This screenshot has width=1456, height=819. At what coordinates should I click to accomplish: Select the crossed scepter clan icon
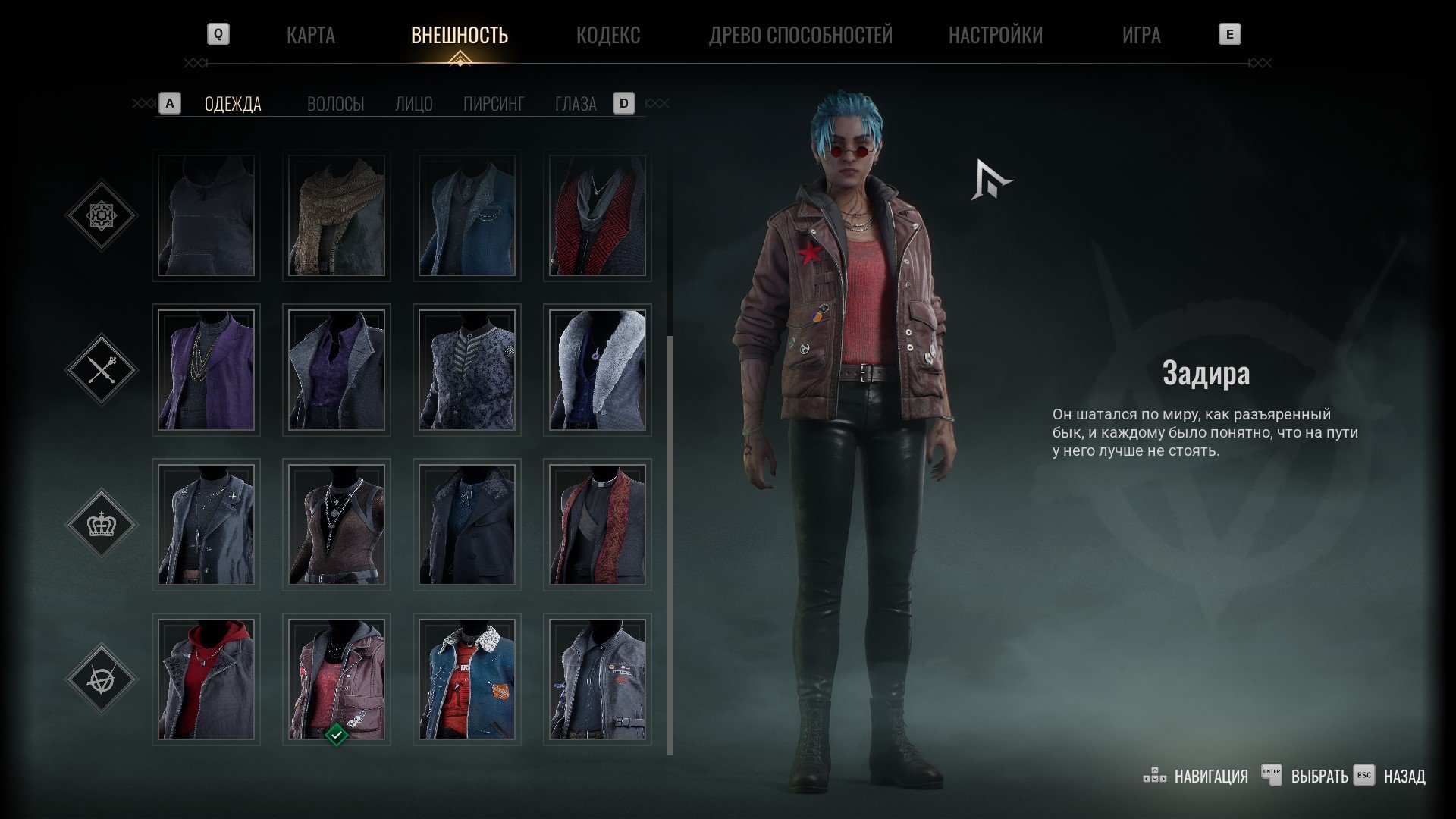(102, 370)
